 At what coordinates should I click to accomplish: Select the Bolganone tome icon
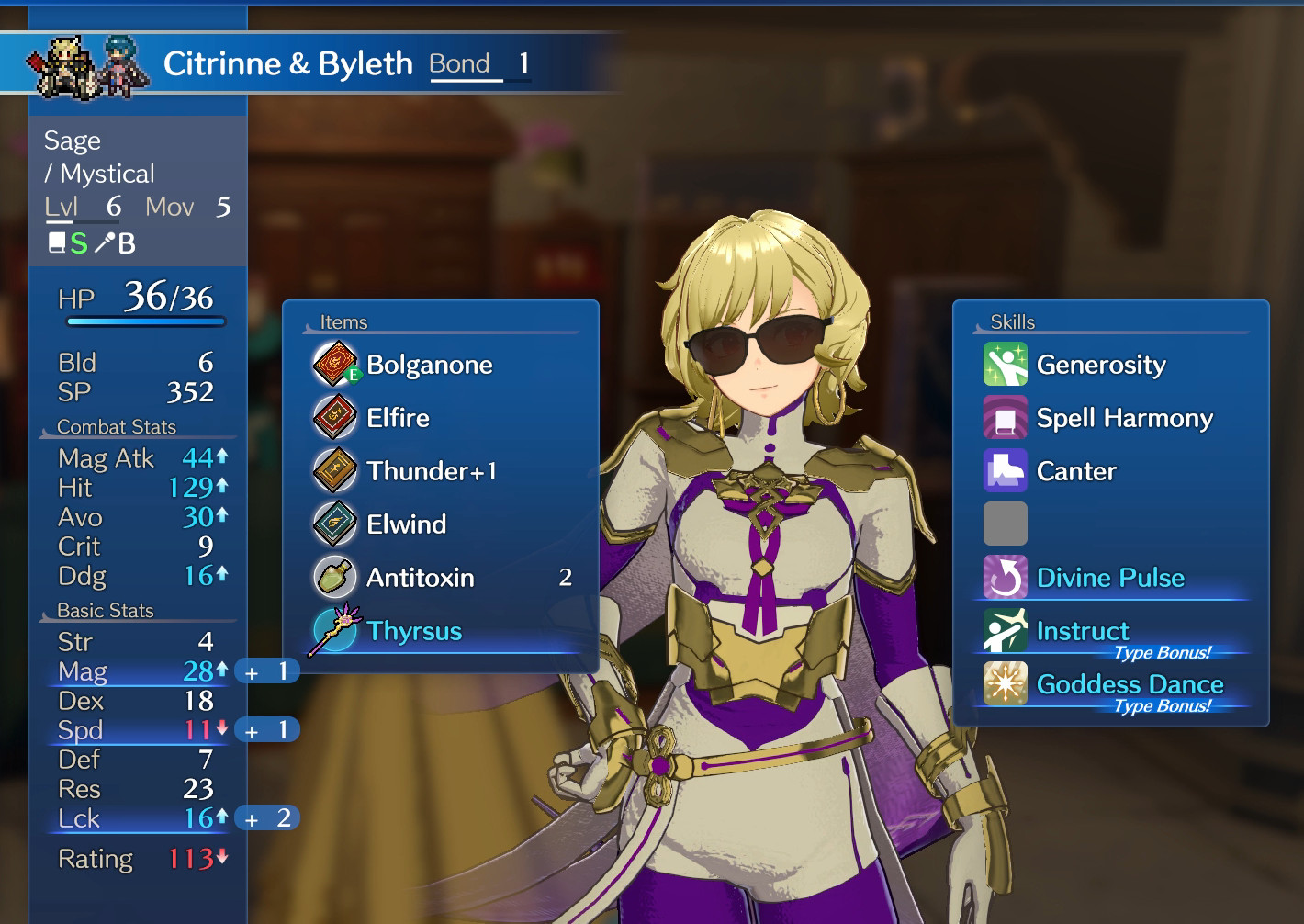334,364
